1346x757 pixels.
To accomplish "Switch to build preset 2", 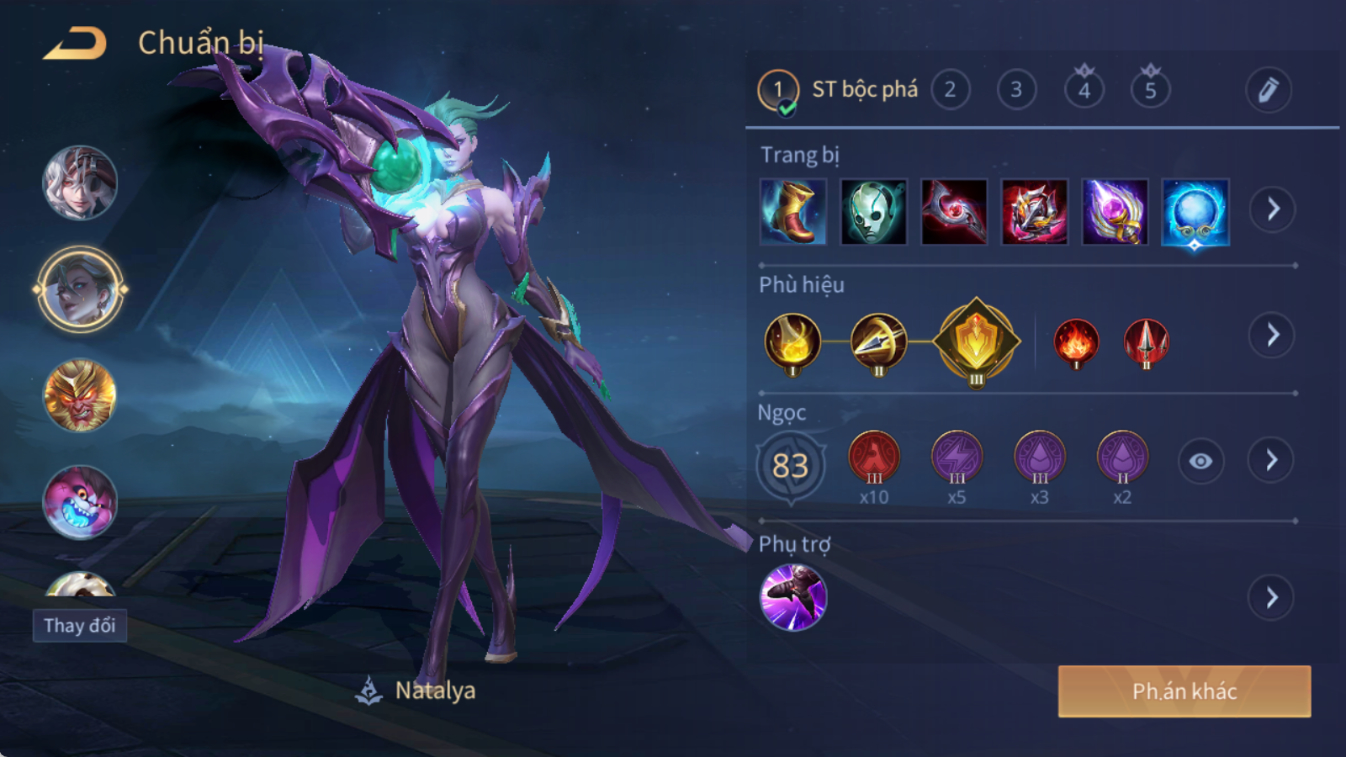I will [950, 90].
